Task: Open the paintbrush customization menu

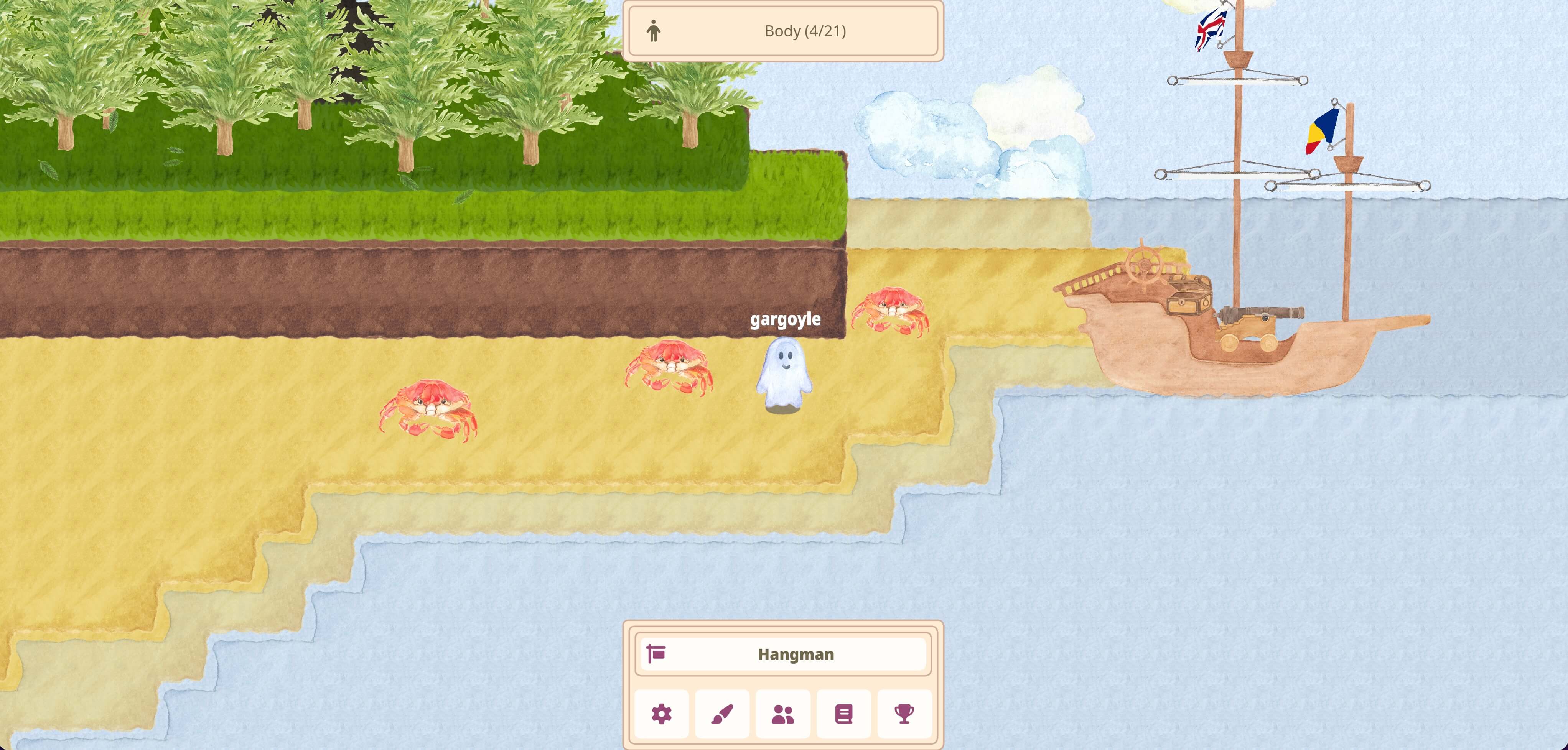Action: 722,714
